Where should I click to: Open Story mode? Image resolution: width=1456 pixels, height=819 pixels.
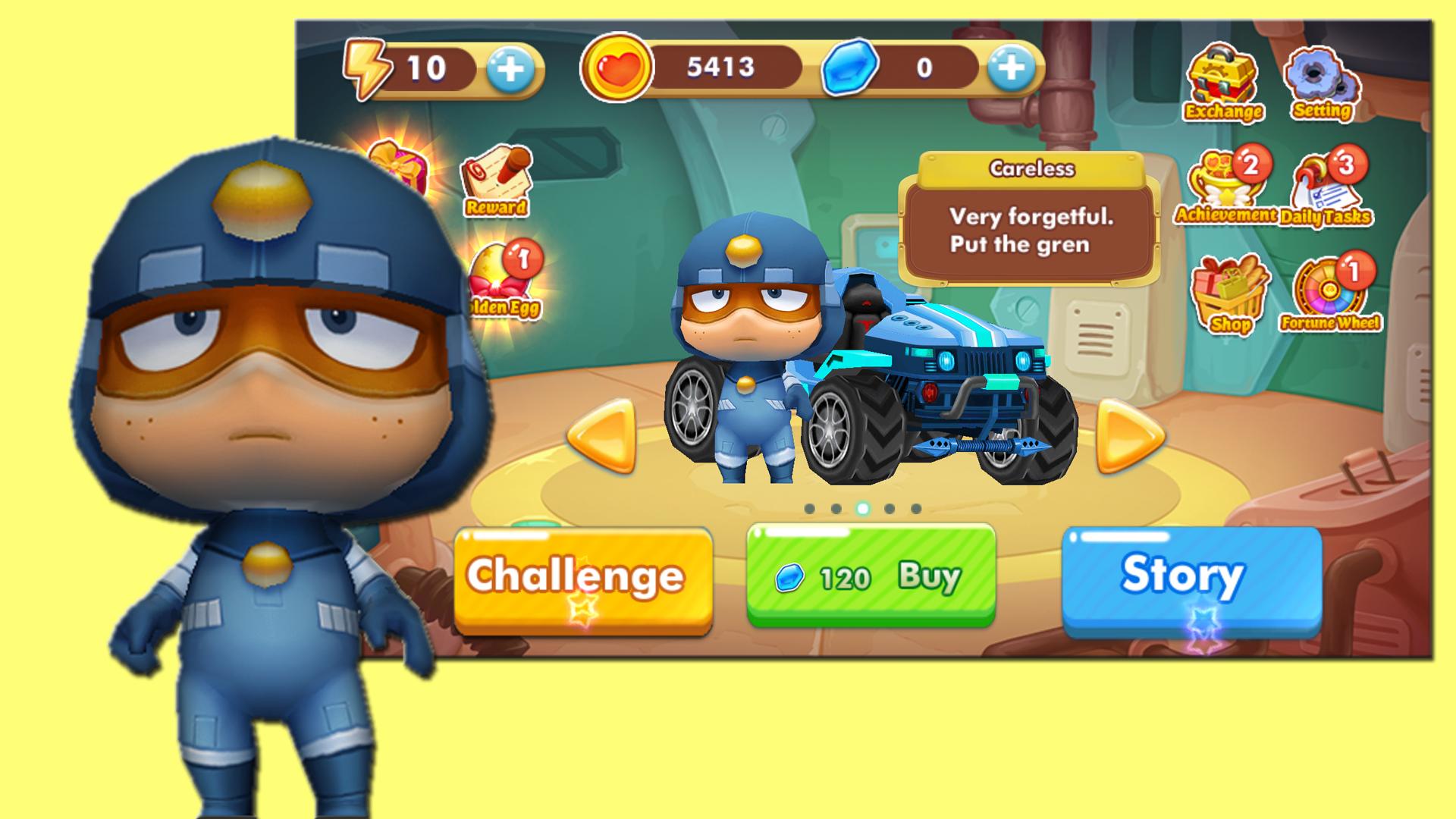click(1191, 578)
